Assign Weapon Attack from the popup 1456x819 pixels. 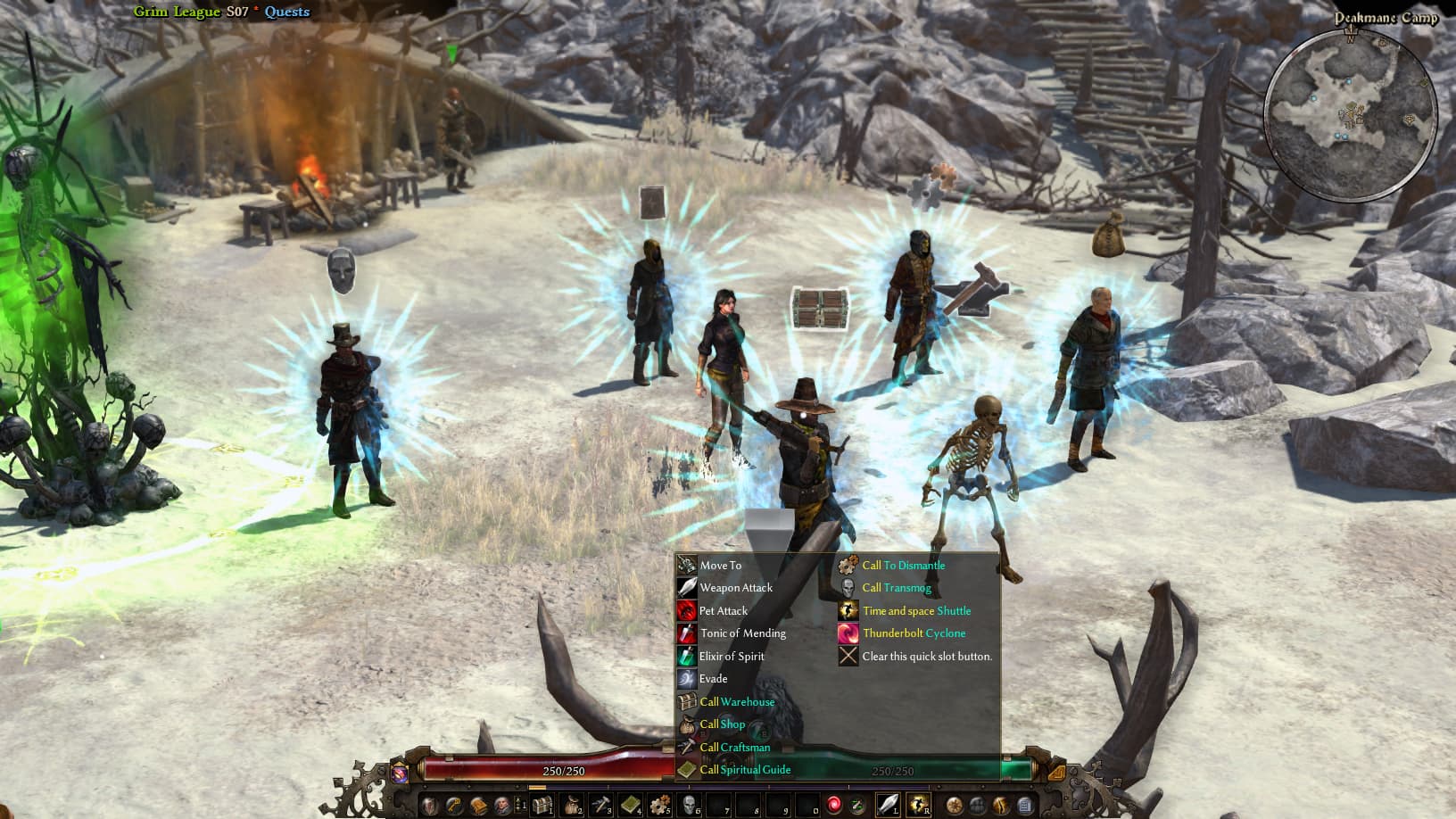point(735,588)
